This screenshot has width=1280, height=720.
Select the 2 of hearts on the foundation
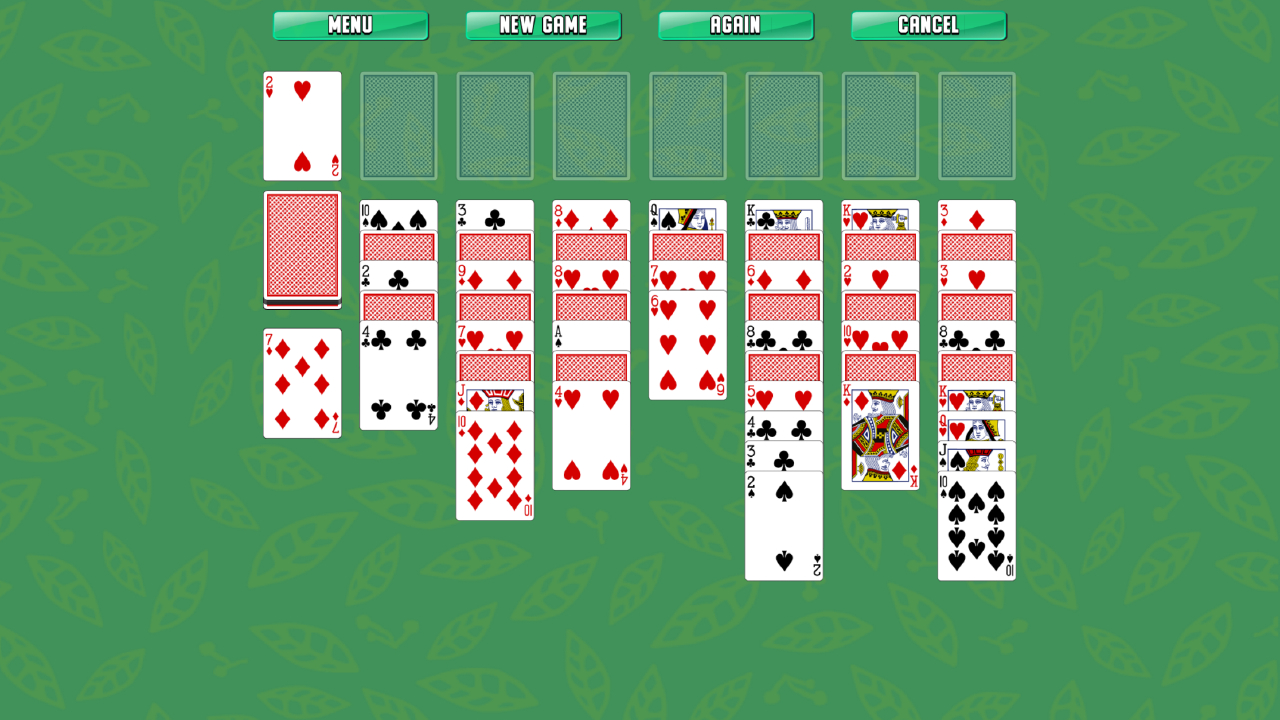click(x=302, y=126)
